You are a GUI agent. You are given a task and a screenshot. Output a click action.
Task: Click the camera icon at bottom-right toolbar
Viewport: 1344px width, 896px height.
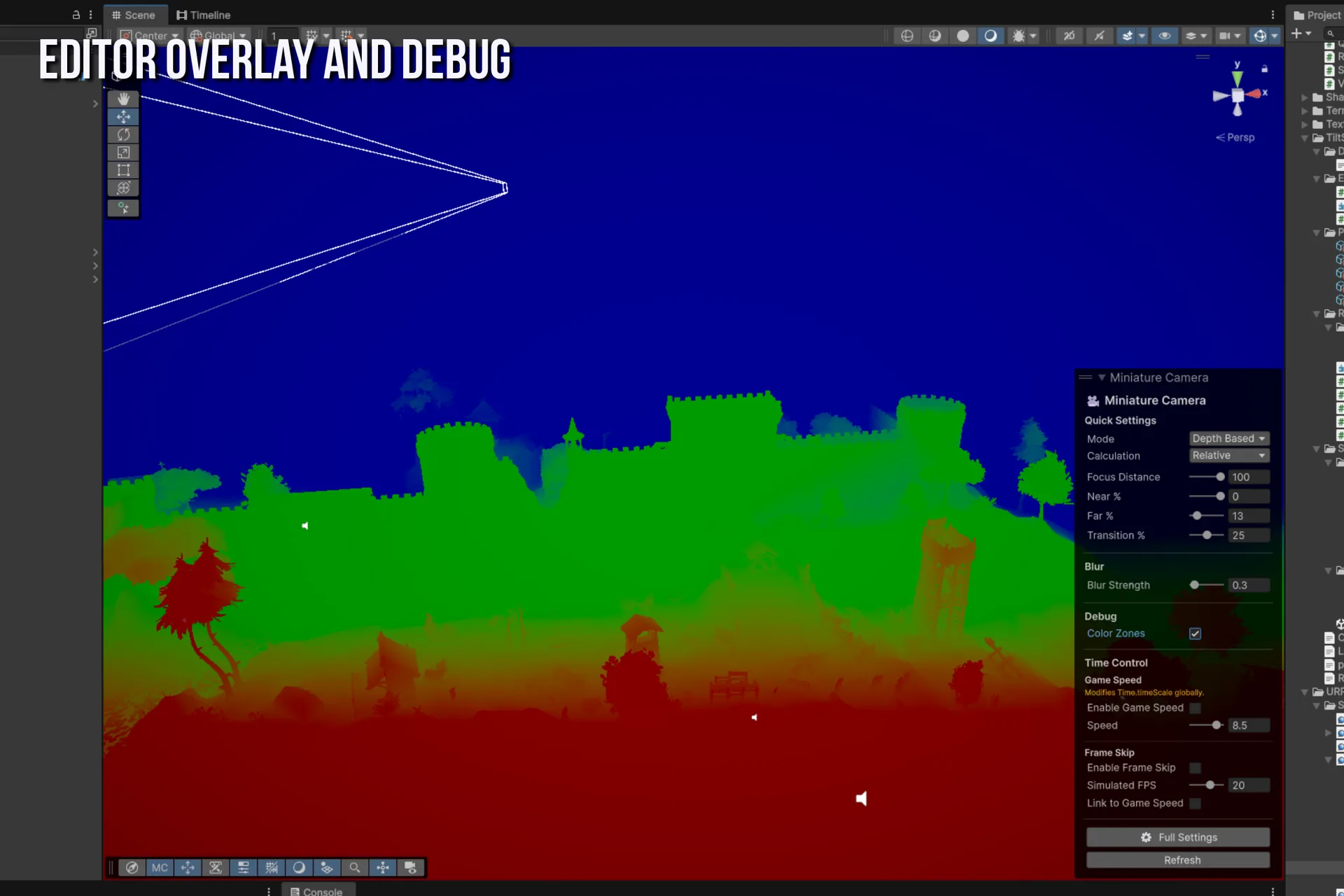click(410, 867)
